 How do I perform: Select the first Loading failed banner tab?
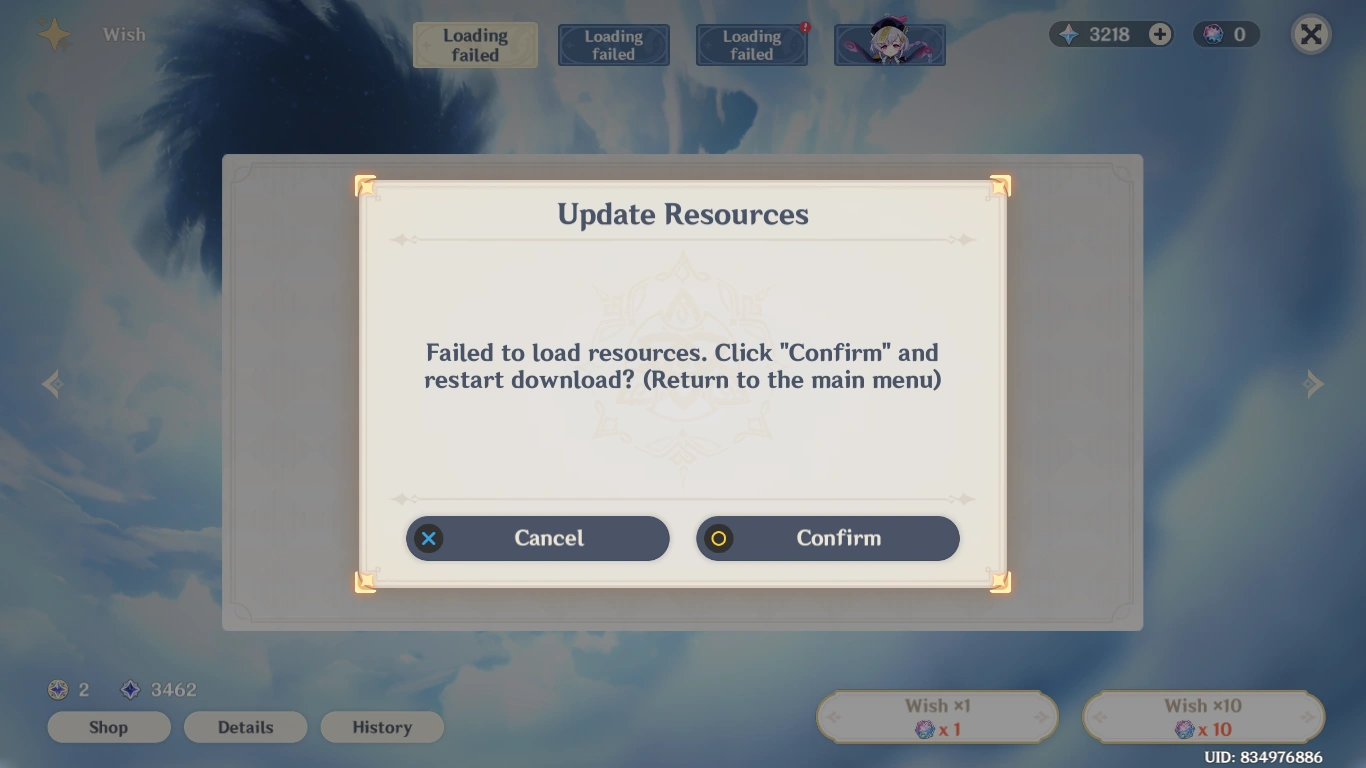474,44
